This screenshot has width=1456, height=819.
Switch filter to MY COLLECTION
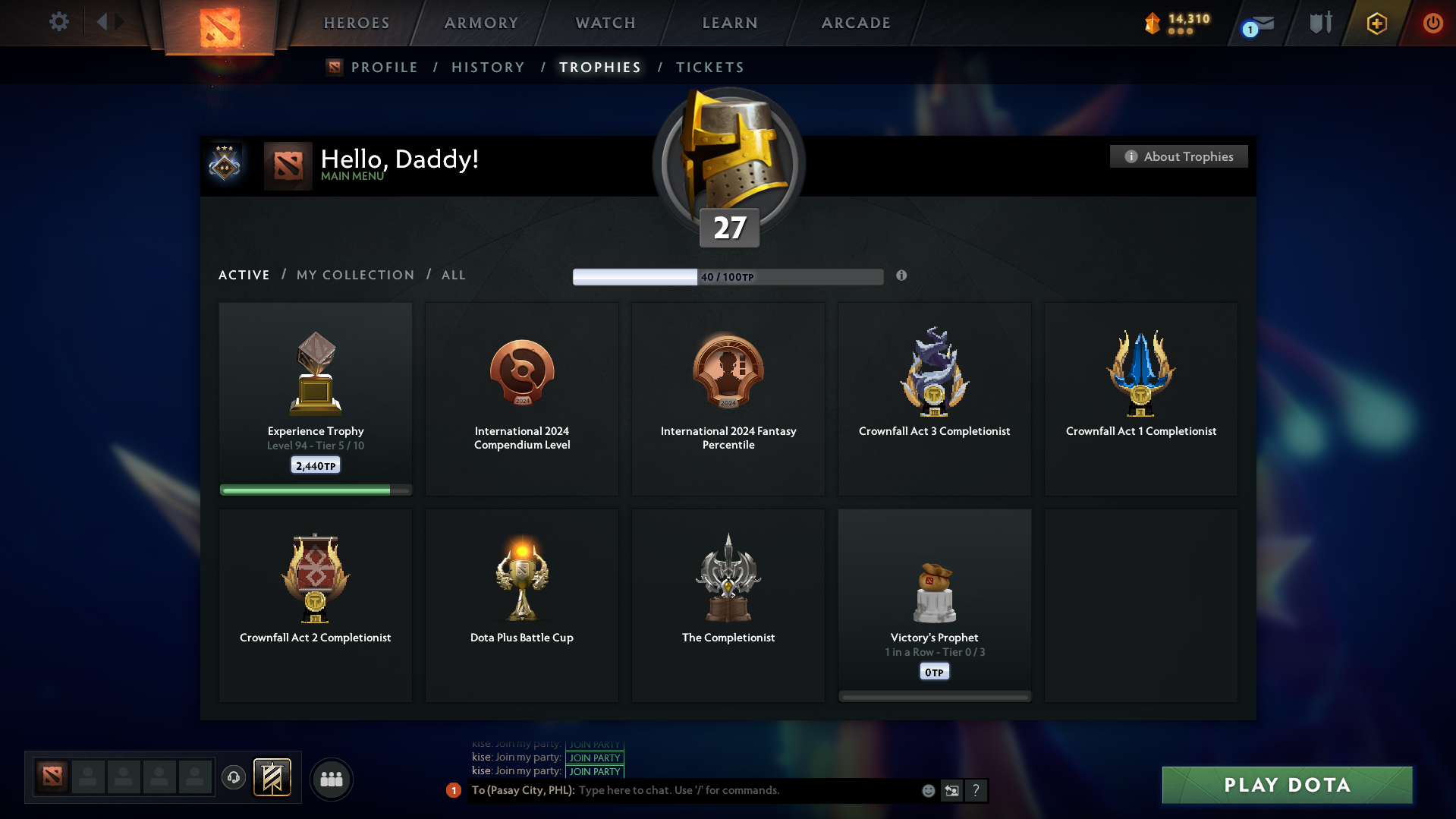[x=354, y=275]
